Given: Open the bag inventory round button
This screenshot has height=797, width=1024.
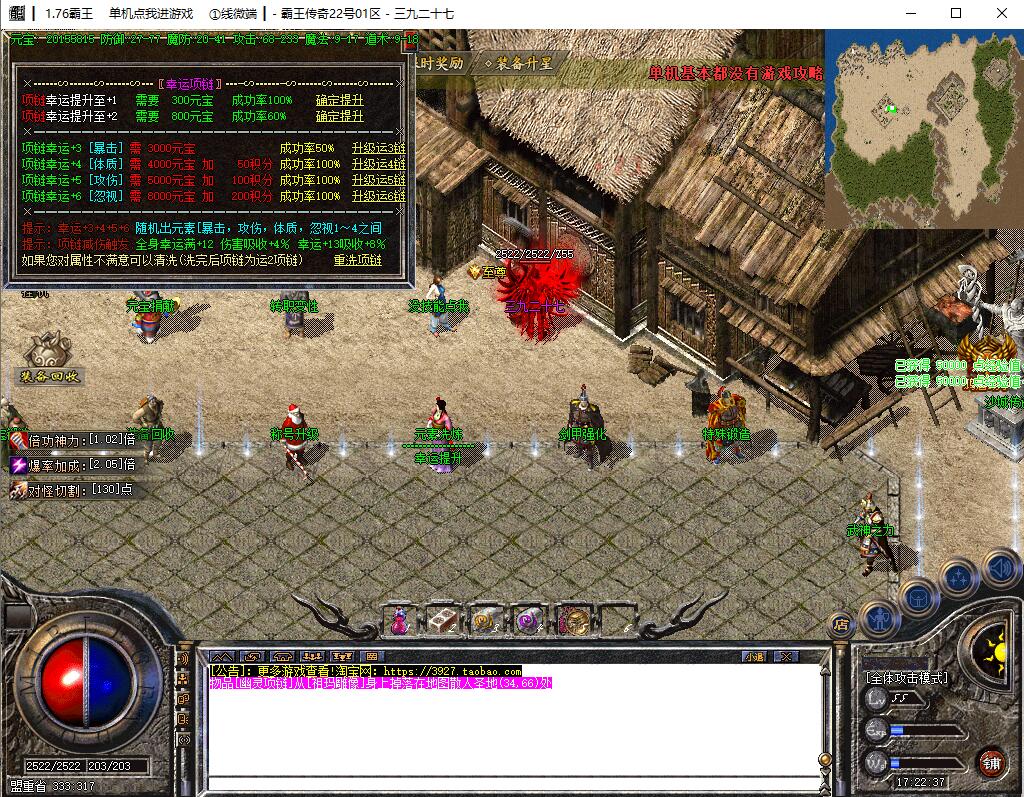Looking at the screenshot, I should 917,599.
